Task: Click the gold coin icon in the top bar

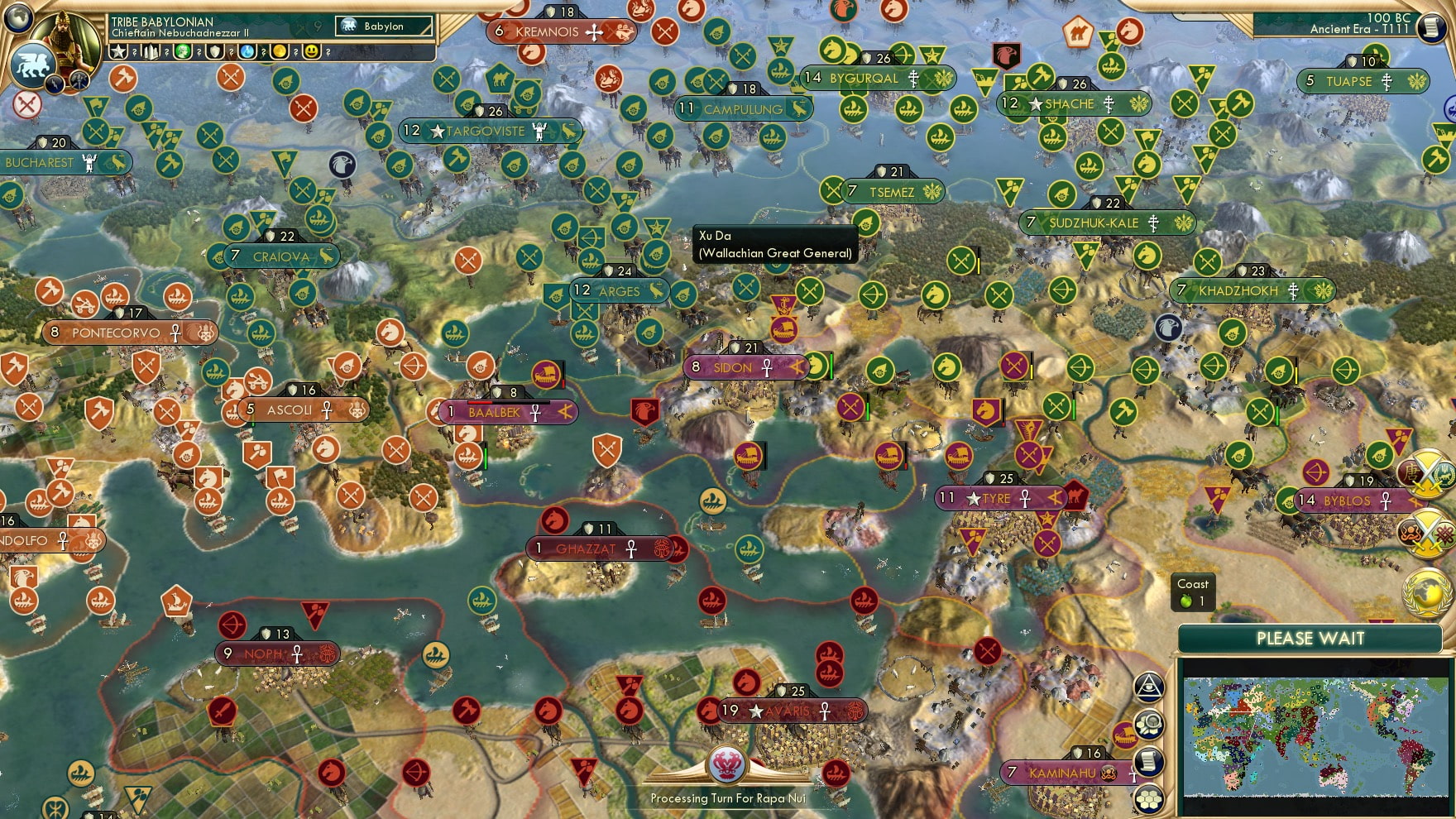Action: [279, 51]
